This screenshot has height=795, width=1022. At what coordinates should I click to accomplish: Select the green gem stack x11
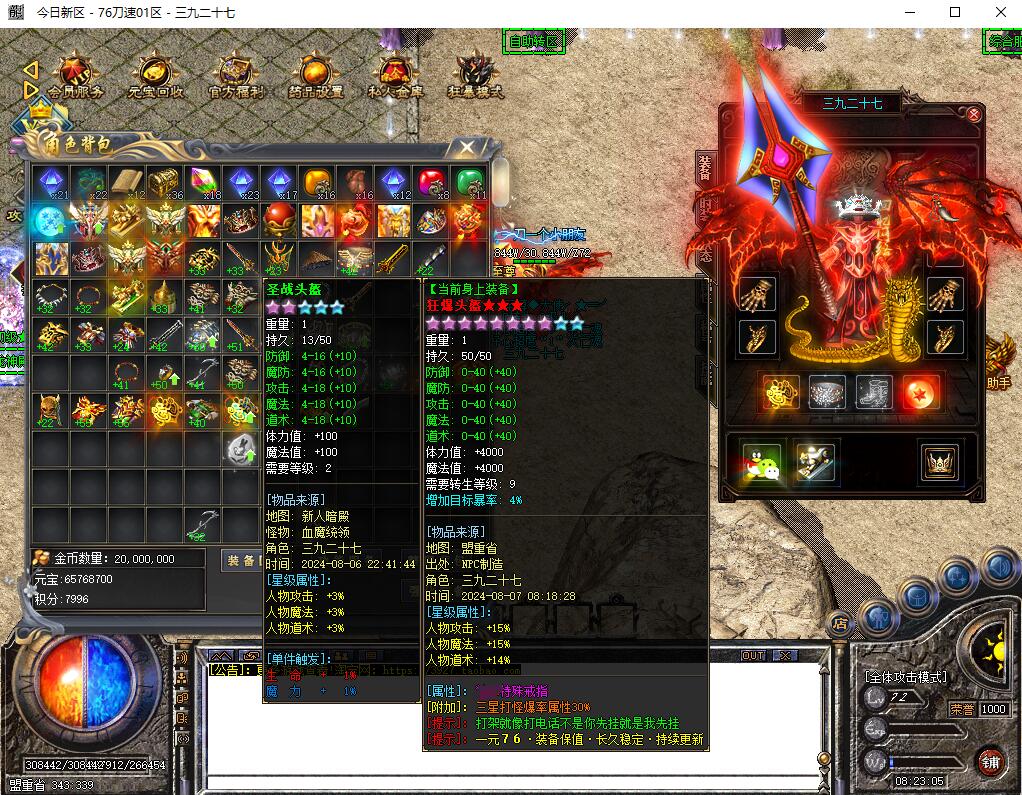468,183
